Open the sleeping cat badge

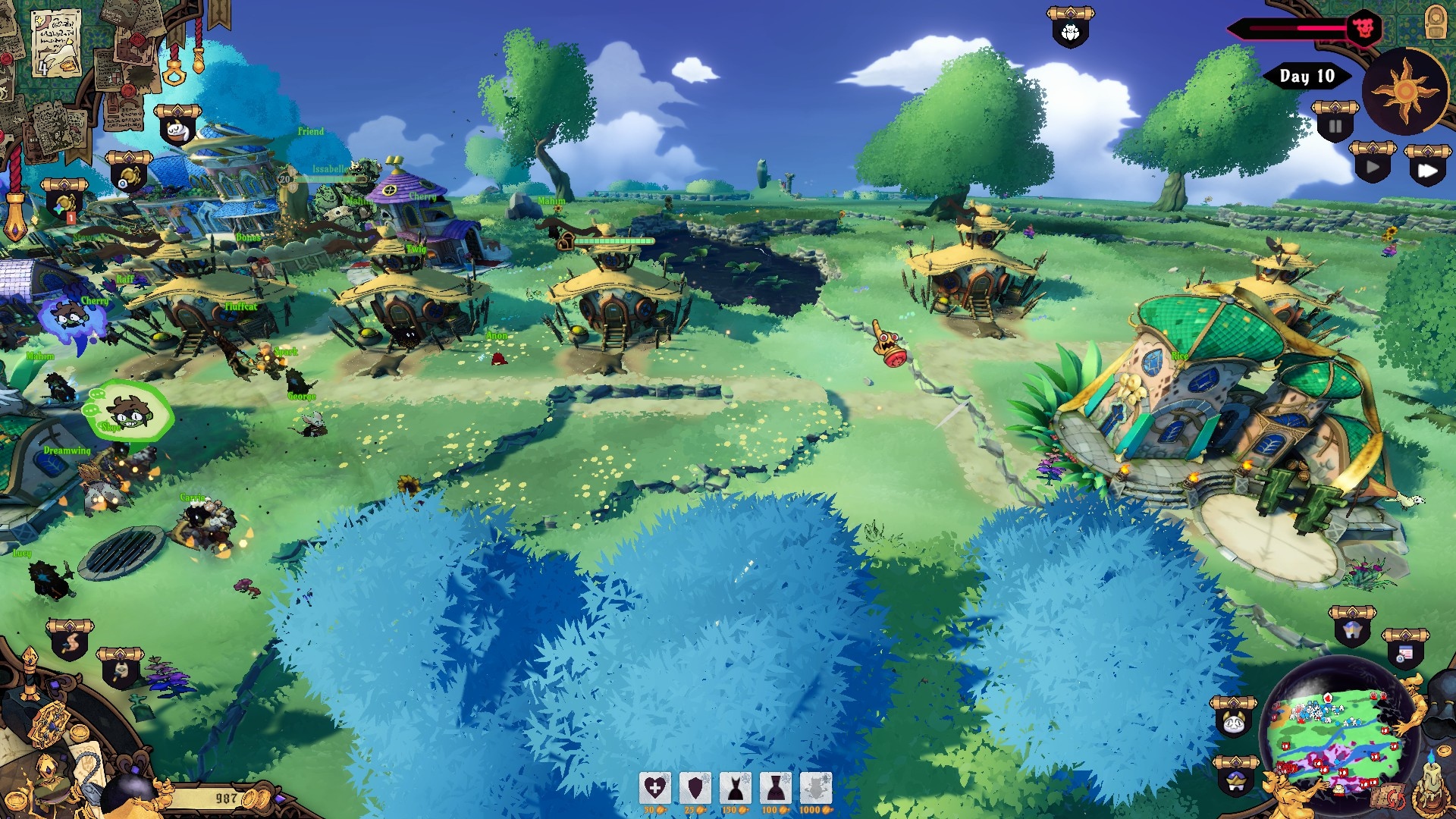click(x=177, y=129)
